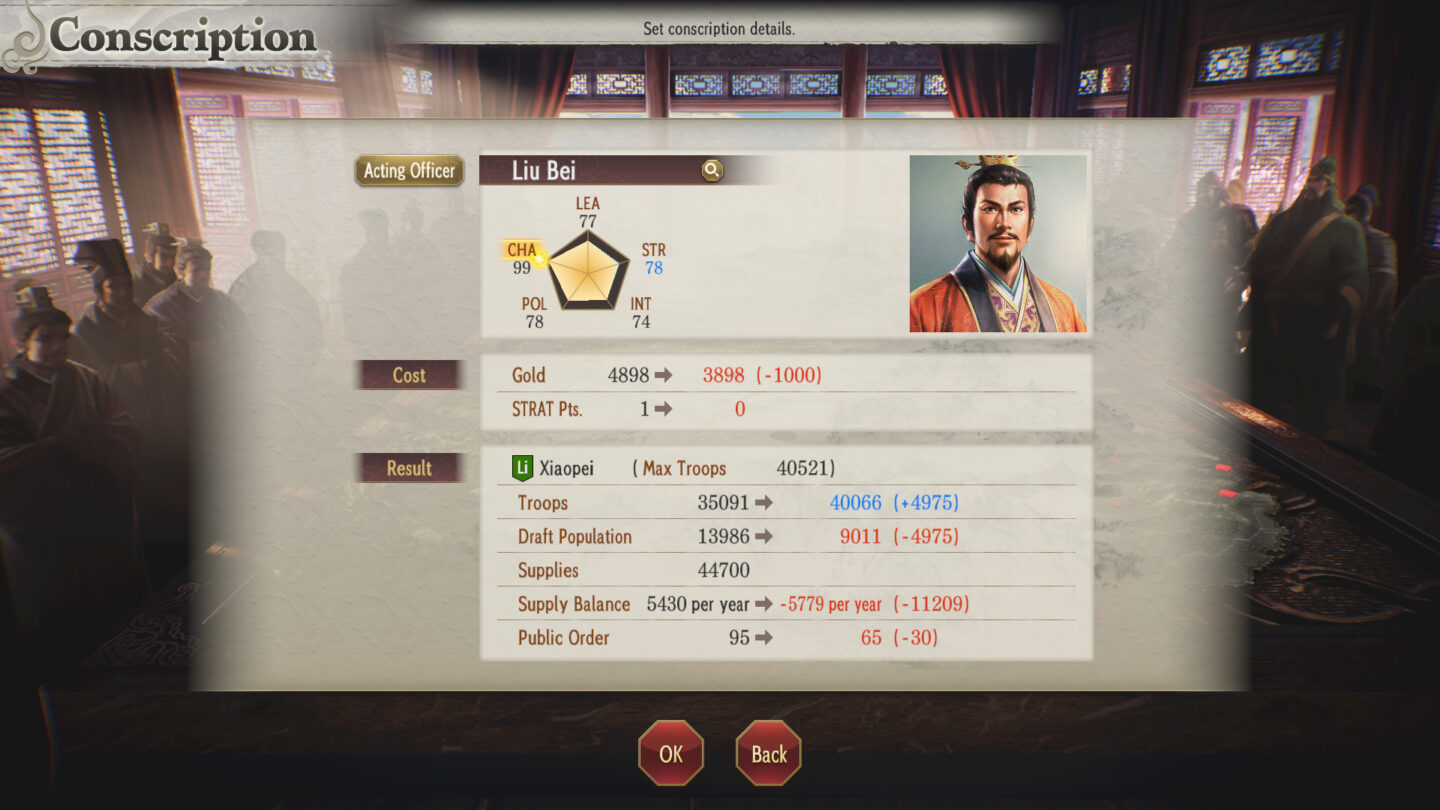Viewport: 1440px width, 810px height.
Task: Confirm conscription with the OK button
Action: pos(670,752)
